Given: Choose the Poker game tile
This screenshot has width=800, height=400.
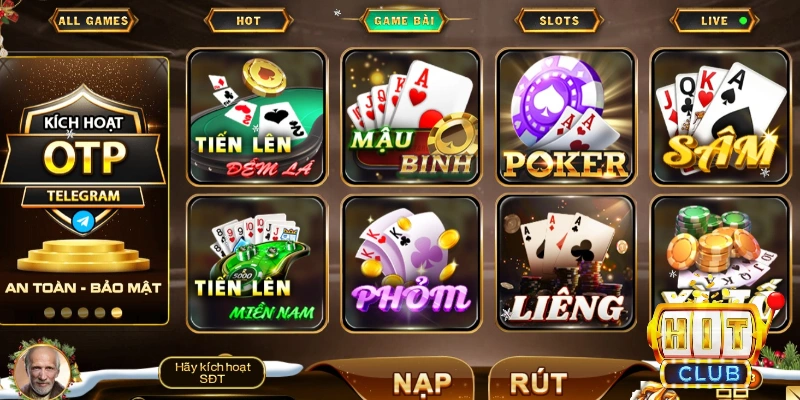Looking at the screenshot, I should pyautogui.click(x=566, y=116).
